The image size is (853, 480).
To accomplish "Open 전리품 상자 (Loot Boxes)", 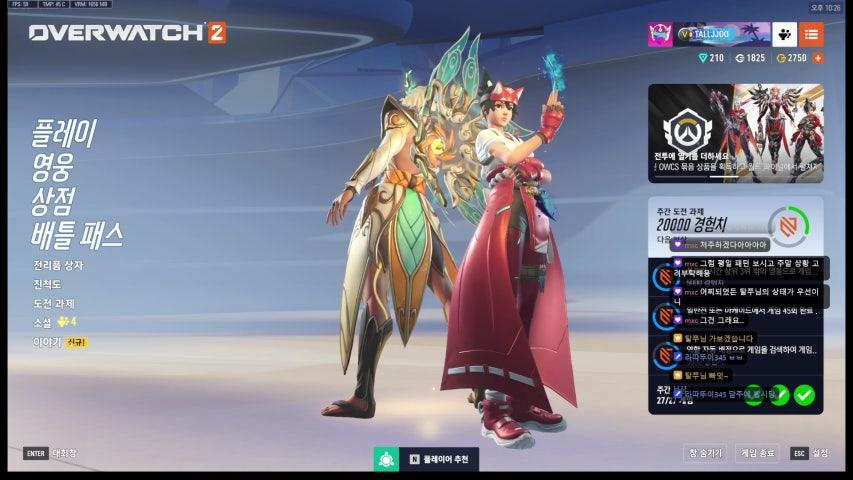I will (x=58, y=266).
